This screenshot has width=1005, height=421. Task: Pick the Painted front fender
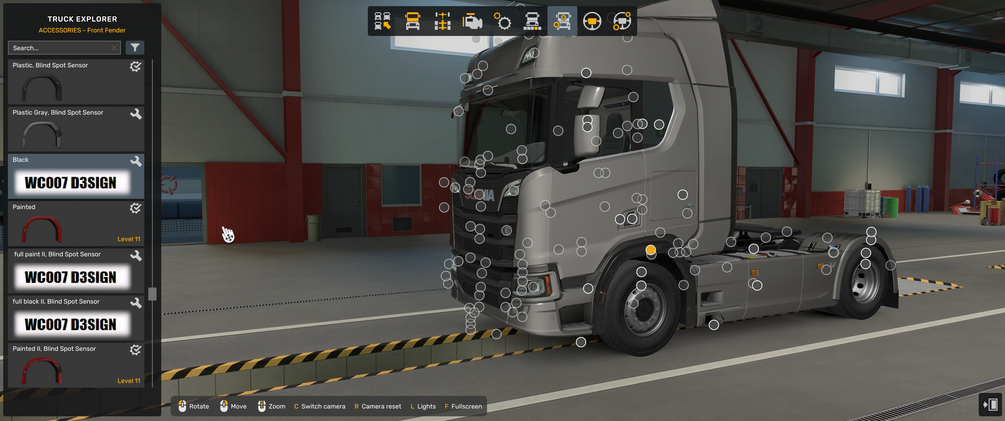75,224
